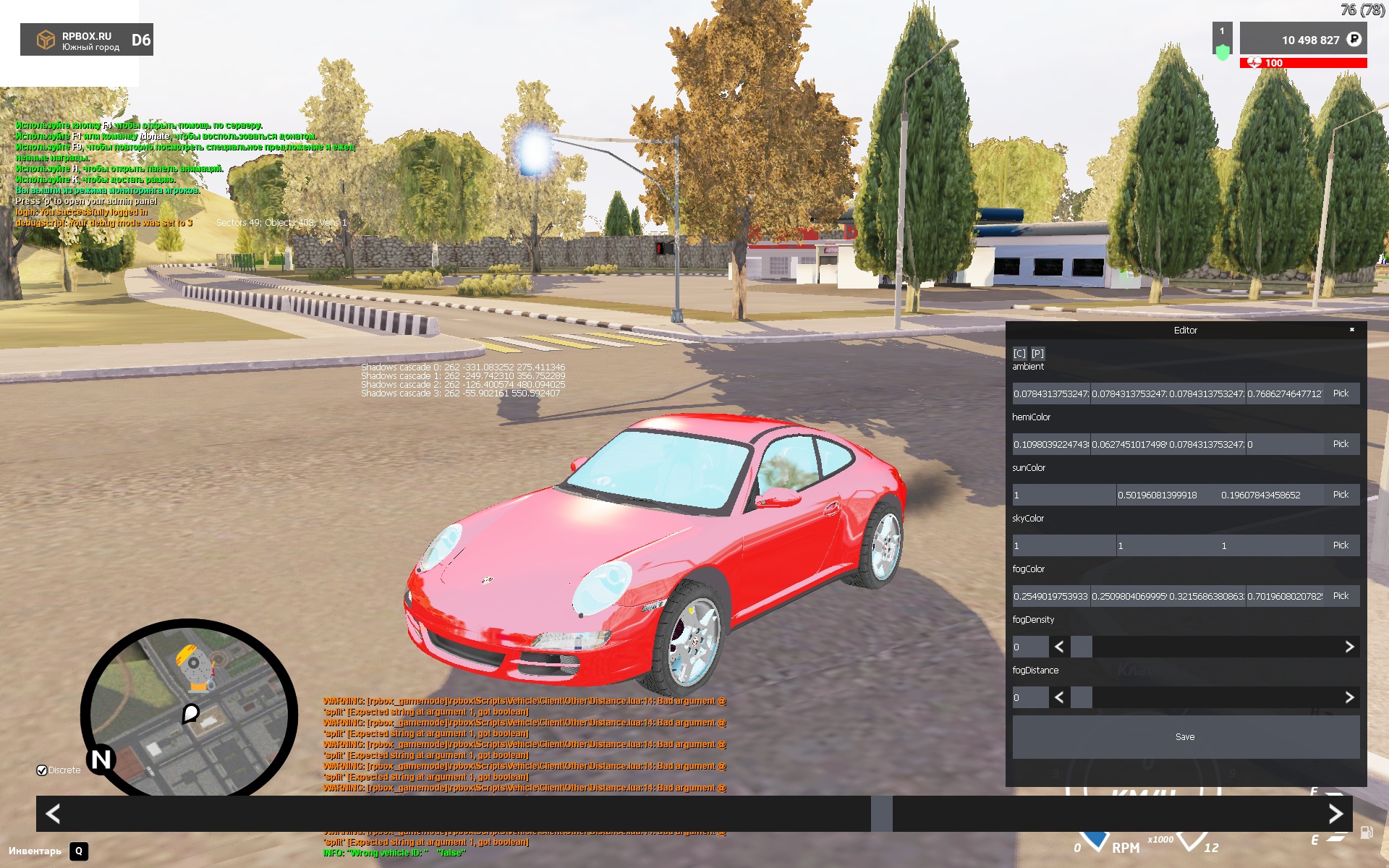Increase fogDensity with right arrow
Screen dimensions: 1389x868
point(1349,647)
